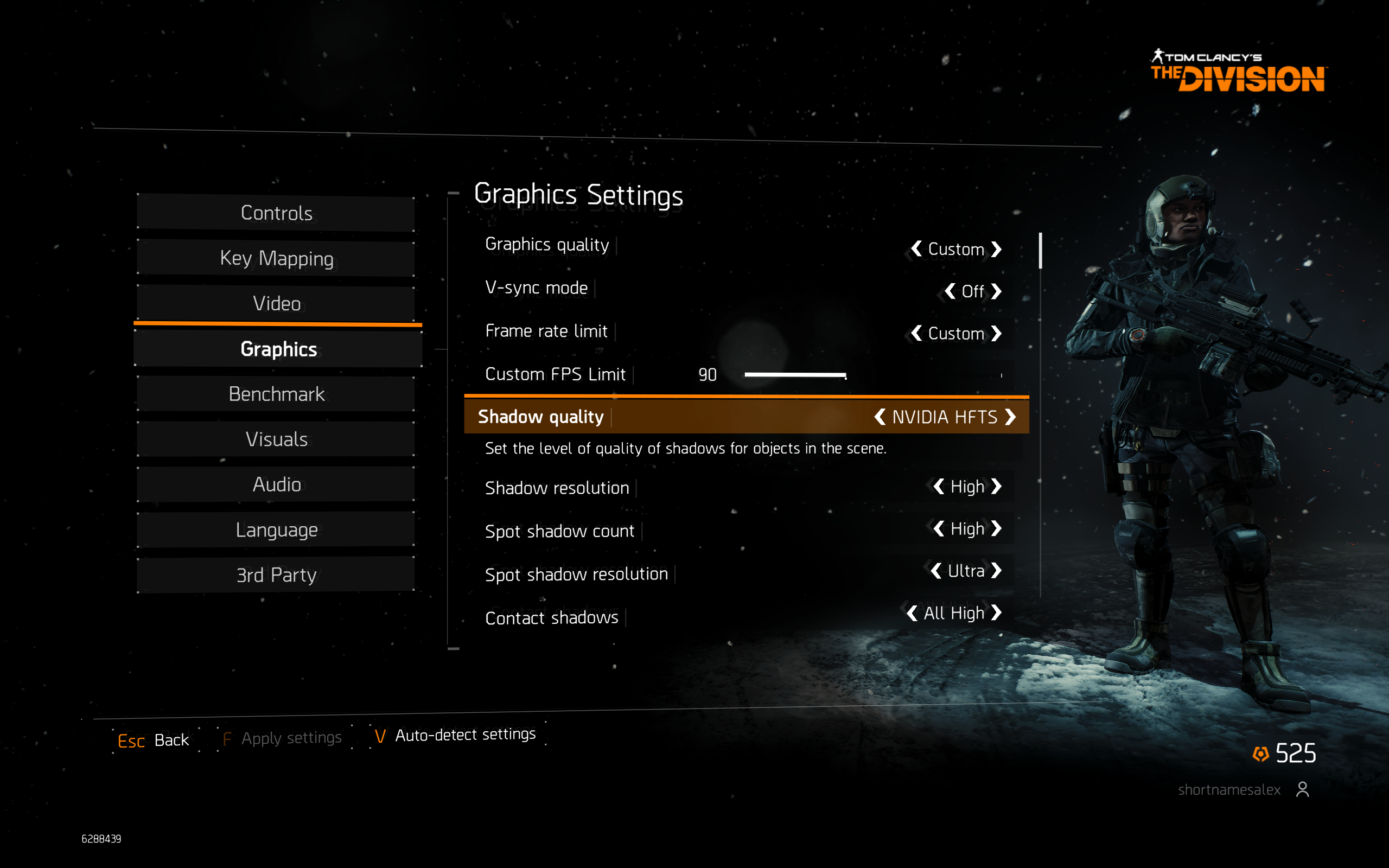Screen dimensions: 1389x868
Task: Run Auto-detect settings
Action: click(456, 736)
